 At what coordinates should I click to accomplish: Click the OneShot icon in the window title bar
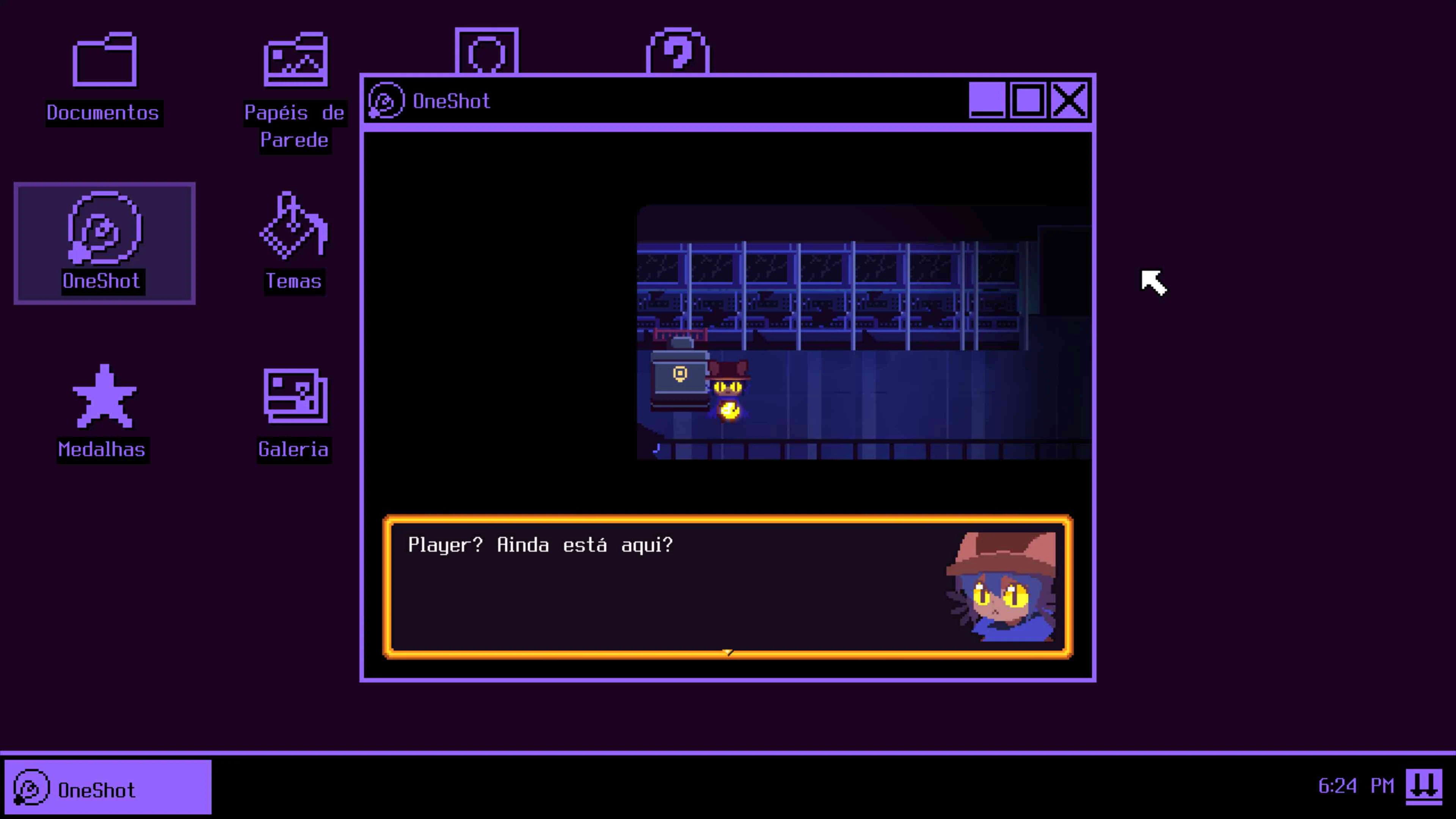click(386, 100)
